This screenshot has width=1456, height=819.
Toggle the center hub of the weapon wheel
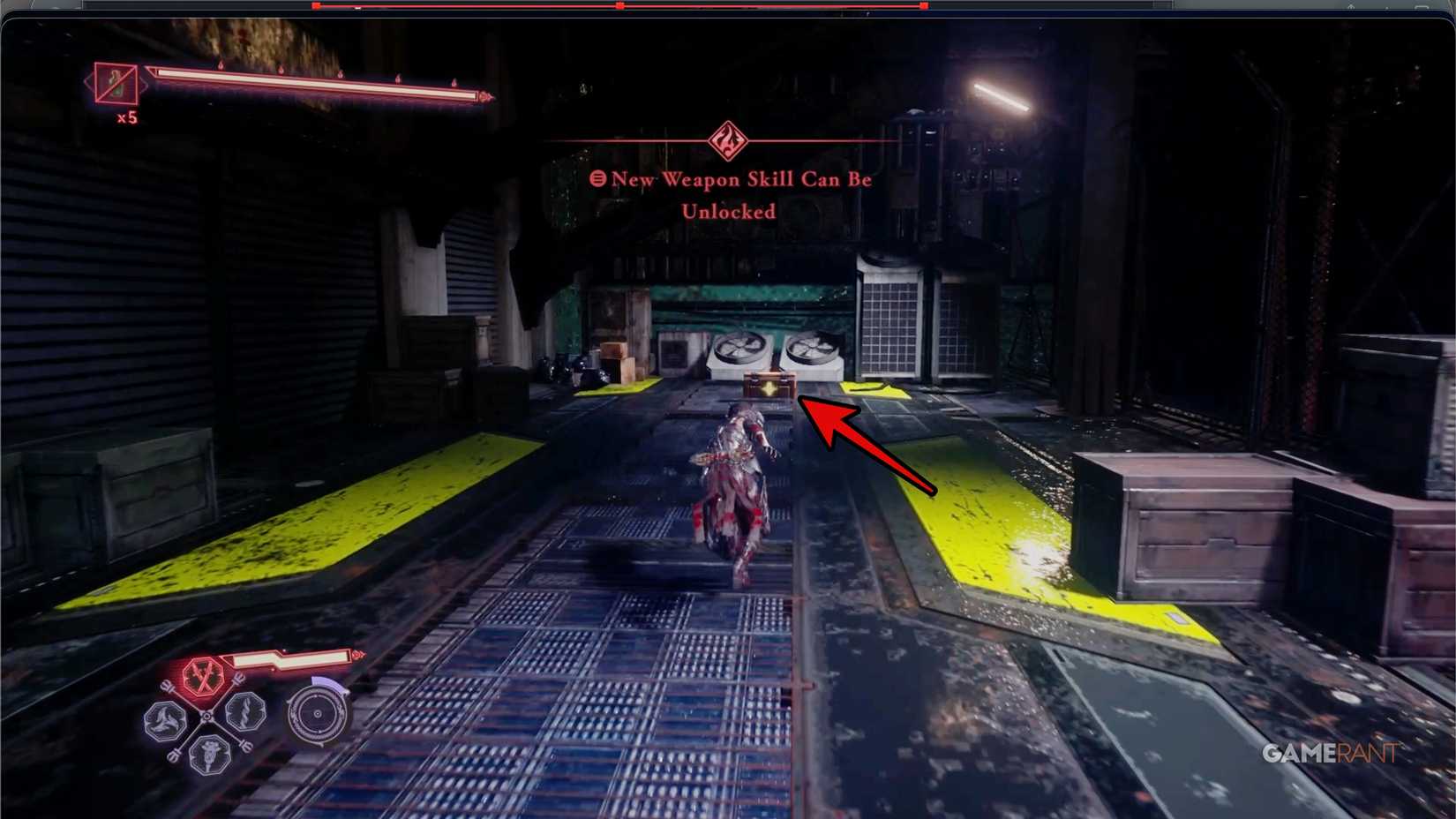[x=206, y=715]
